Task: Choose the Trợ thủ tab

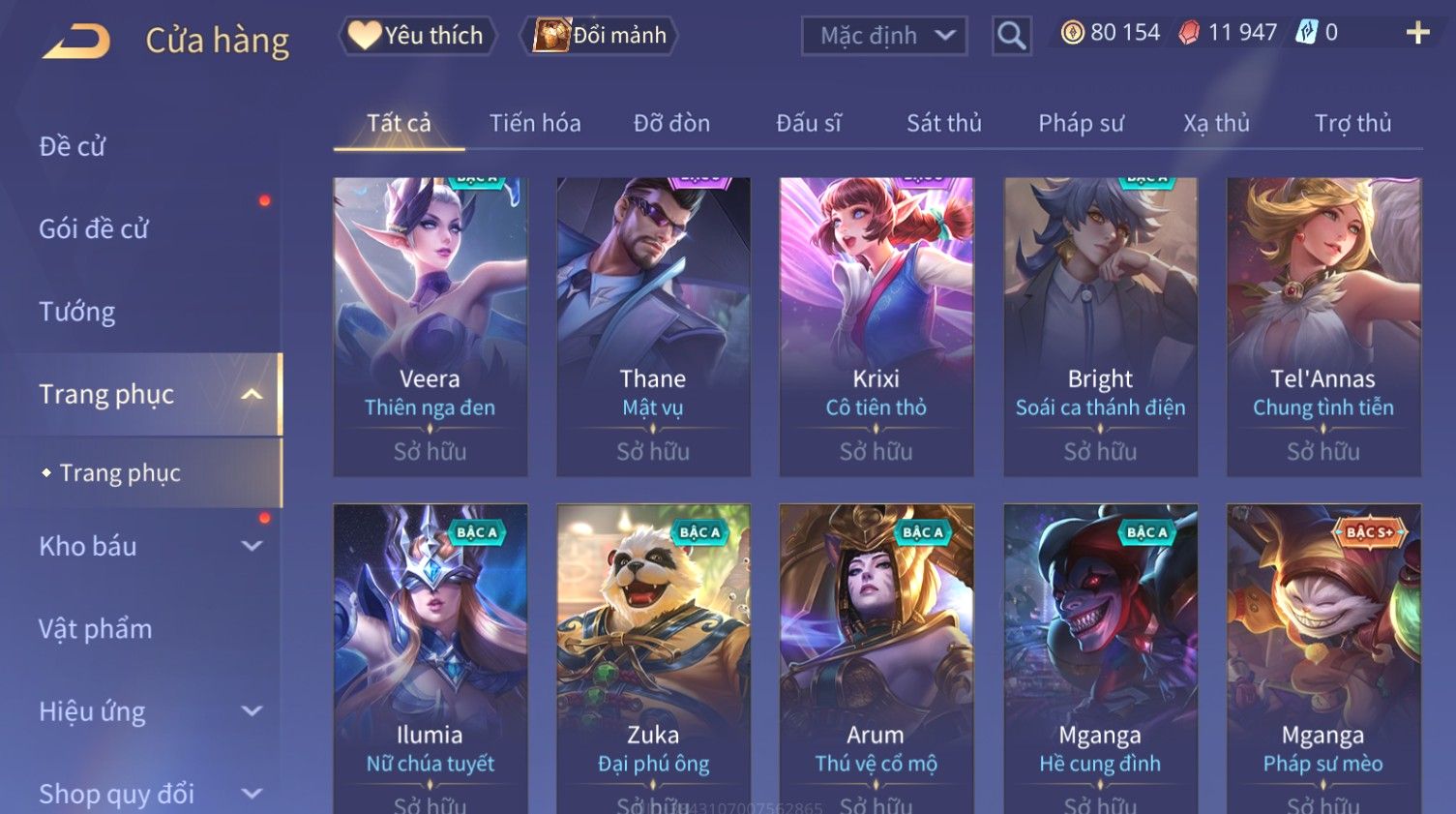Action: (1352, 123)
